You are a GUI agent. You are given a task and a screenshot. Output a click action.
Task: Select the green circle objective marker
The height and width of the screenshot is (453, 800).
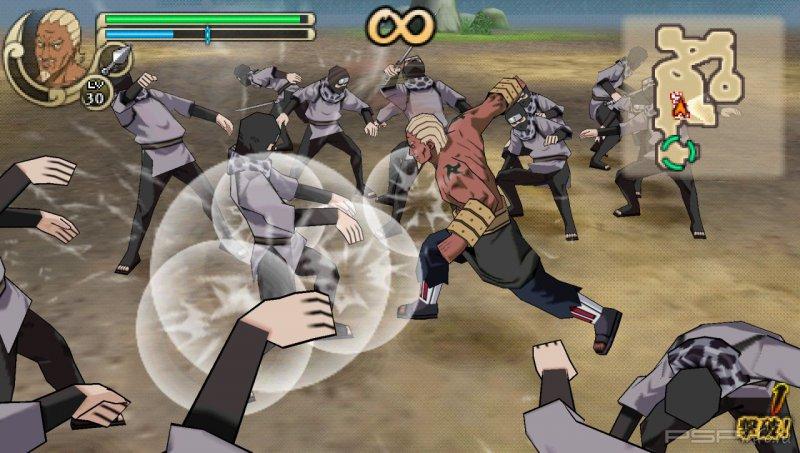click(x=678, y=153)
